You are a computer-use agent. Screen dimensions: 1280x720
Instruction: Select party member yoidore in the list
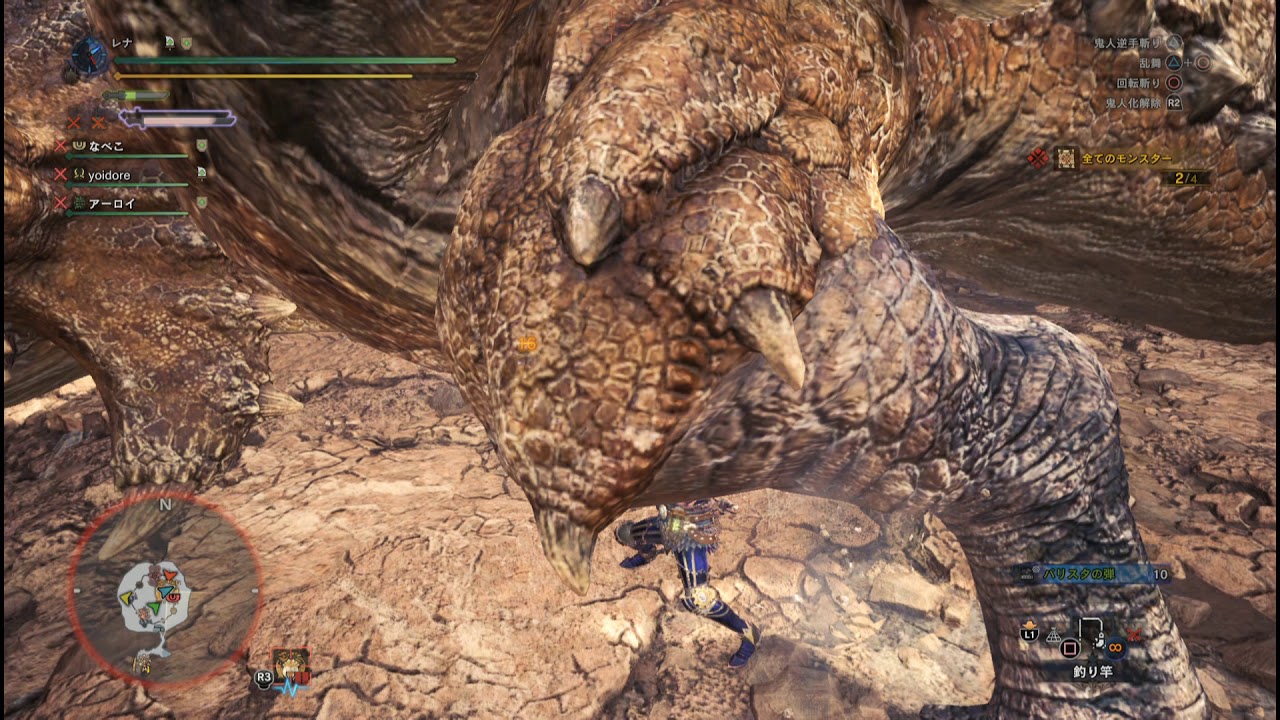coord(109,175)
